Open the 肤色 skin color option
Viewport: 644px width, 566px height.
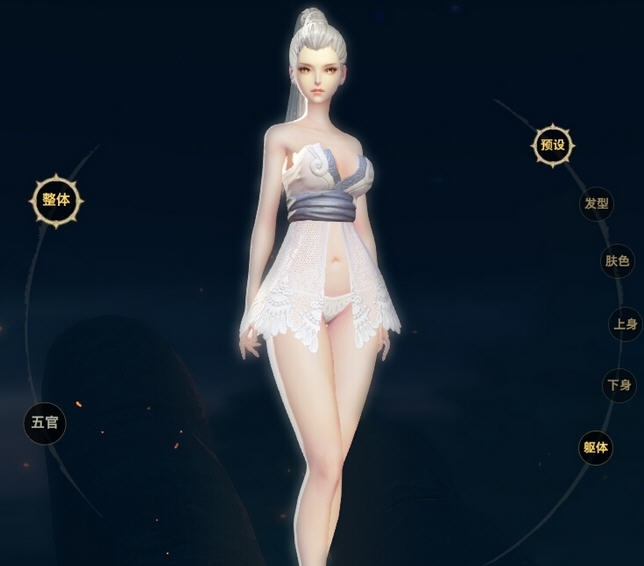[x=616, y=262]
